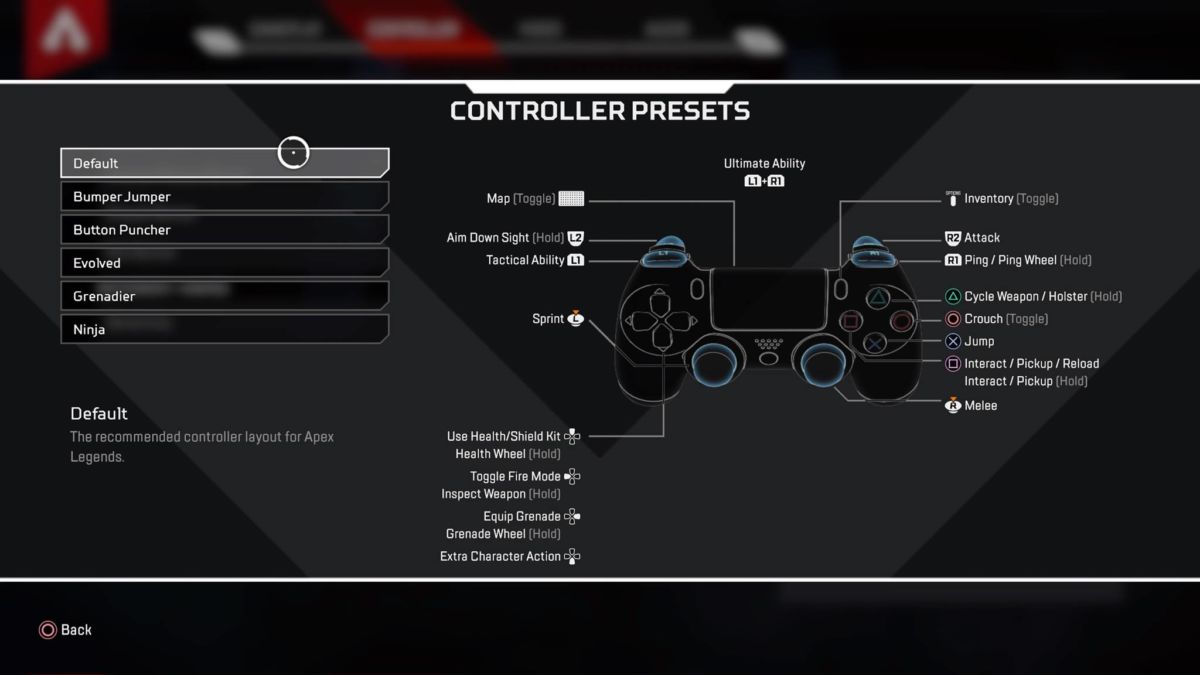
Task: Pick the Button Puncher preset
Action: 224,230
